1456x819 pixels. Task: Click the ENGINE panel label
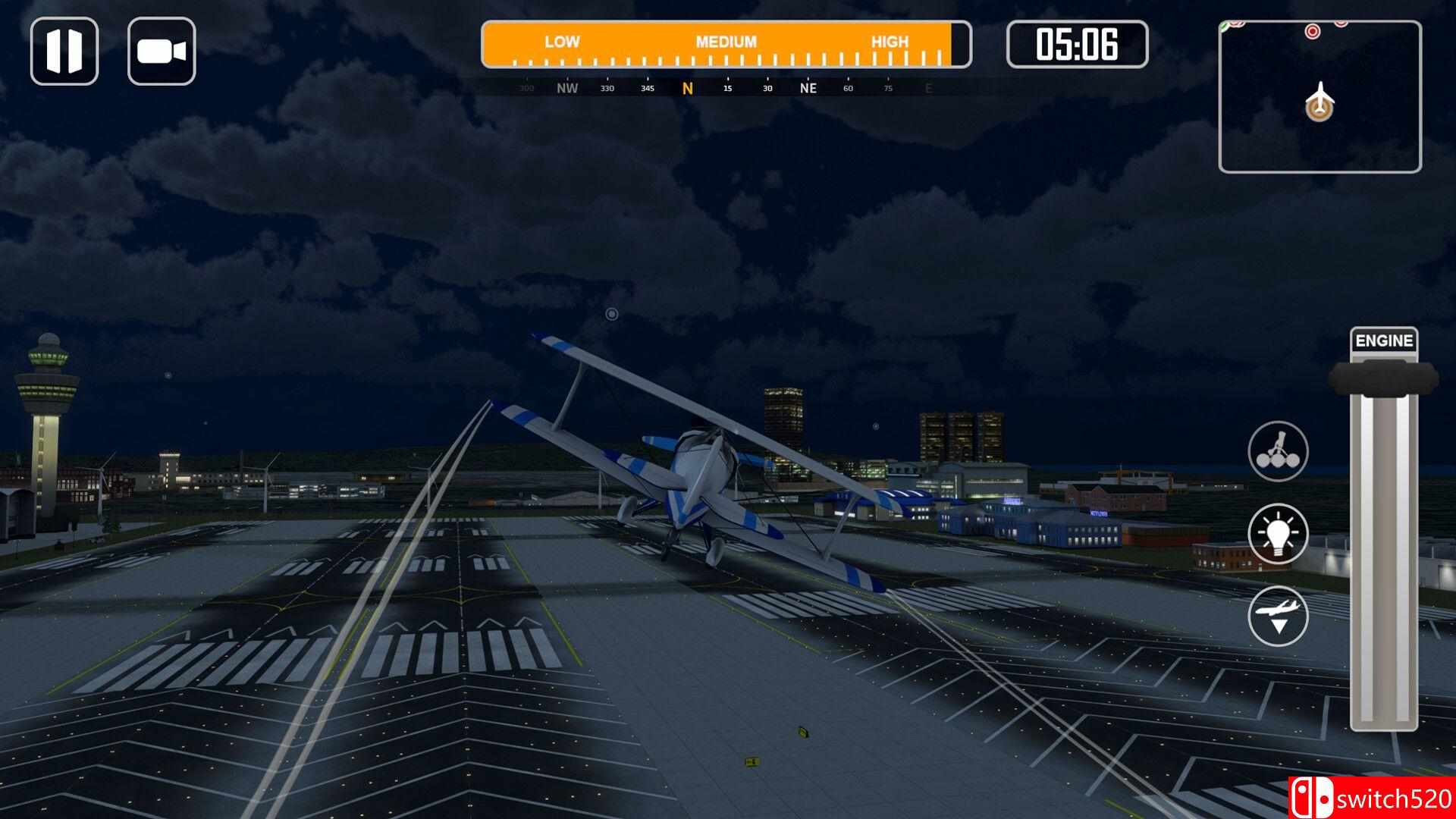[x=1385, y=340]
